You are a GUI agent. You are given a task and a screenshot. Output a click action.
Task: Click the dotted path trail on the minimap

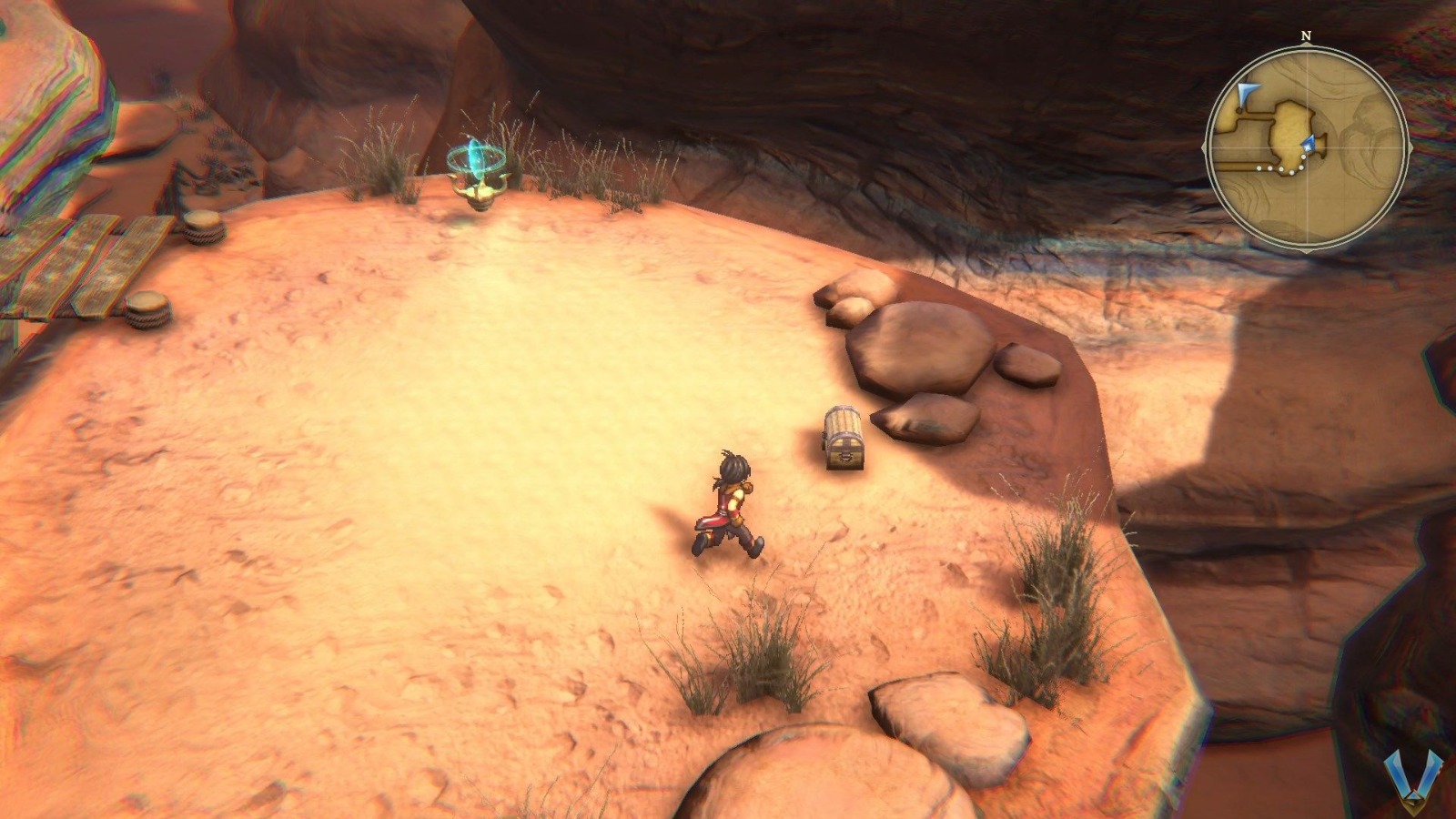[1281, 168]
